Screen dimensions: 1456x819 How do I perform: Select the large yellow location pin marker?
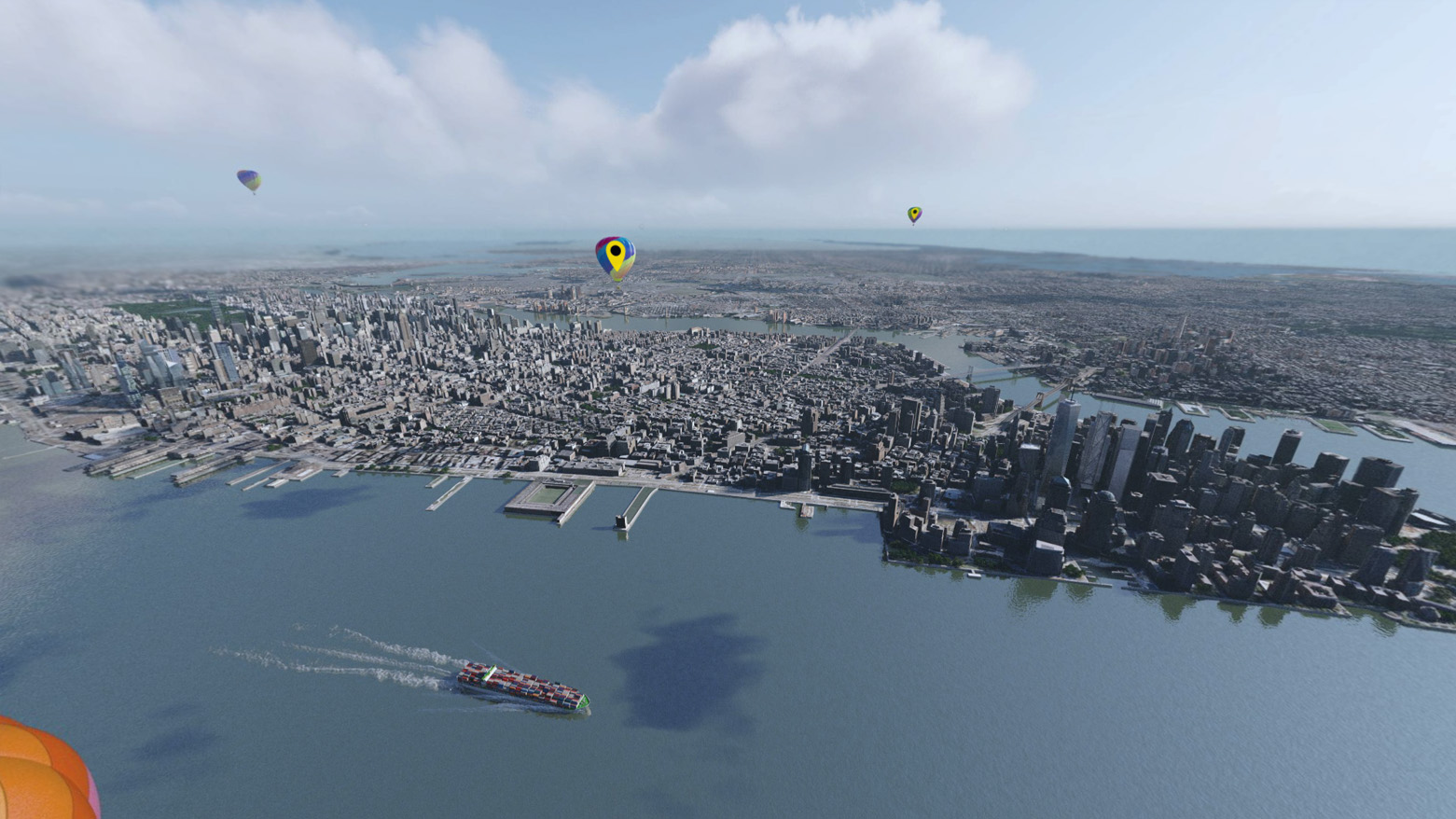click(x=615, y=254)
